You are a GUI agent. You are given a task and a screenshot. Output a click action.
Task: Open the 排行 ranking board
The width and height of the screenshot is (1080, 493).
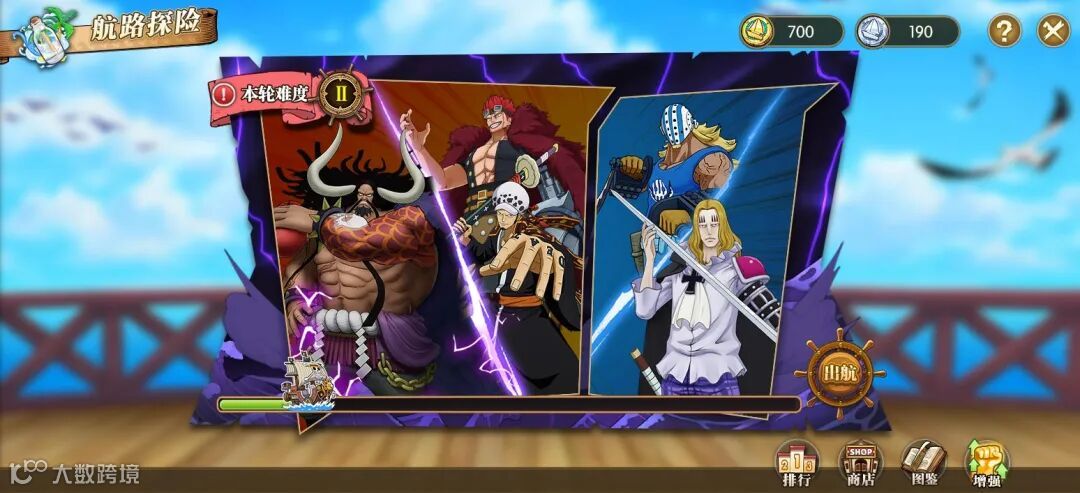point(797,462)
